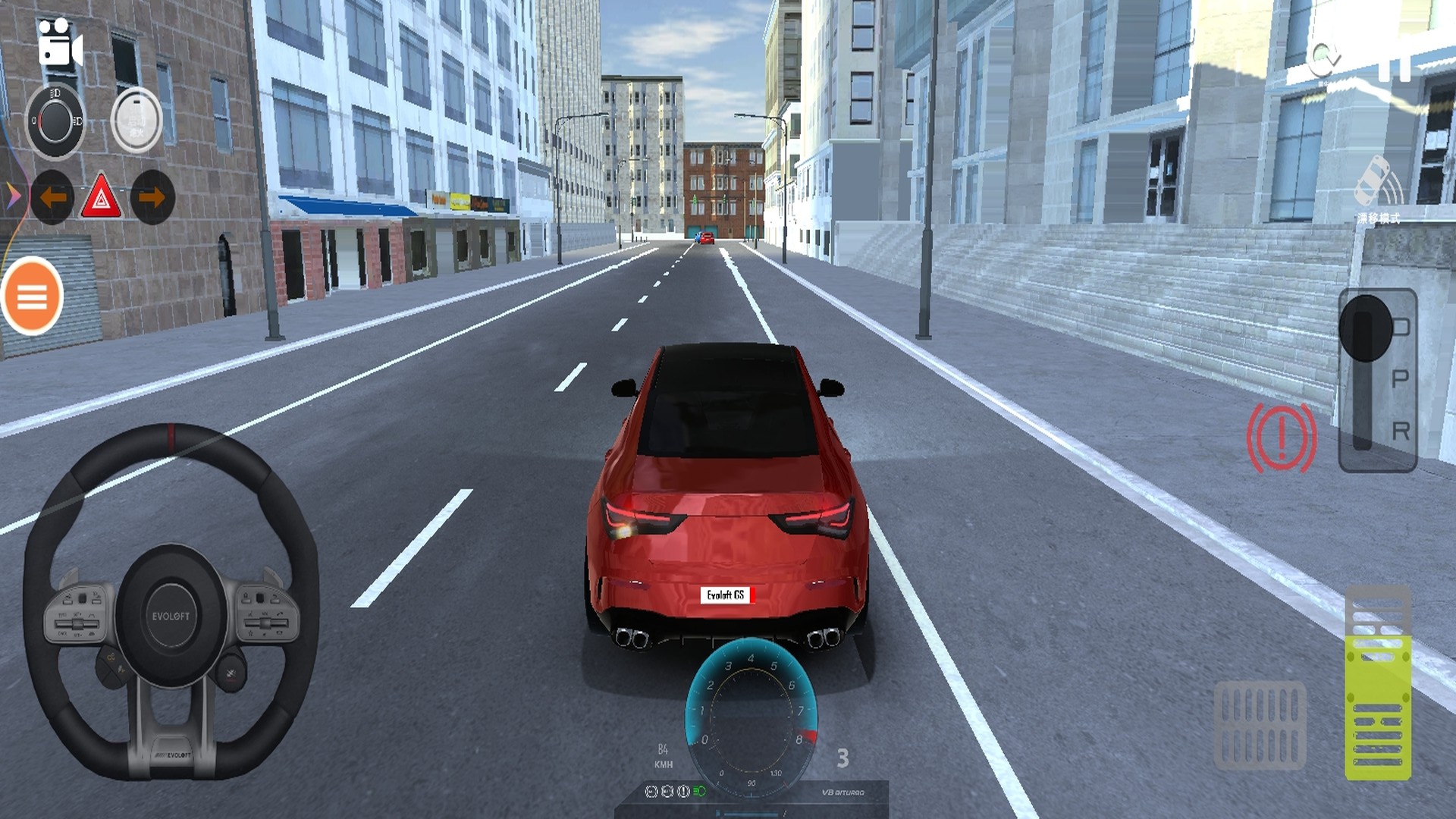Tap the white engine start/stop button
This screenshot has height=819, width=1456.
pyautogui.click(x=136, y=121)
